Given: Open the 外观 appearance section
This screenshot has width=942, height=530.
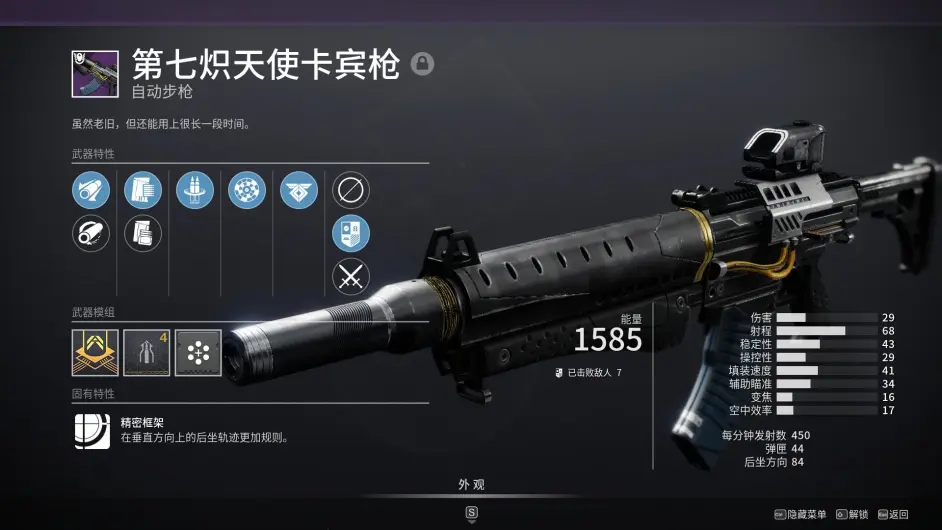Looking at the screenshot, I should click(471, 485).
